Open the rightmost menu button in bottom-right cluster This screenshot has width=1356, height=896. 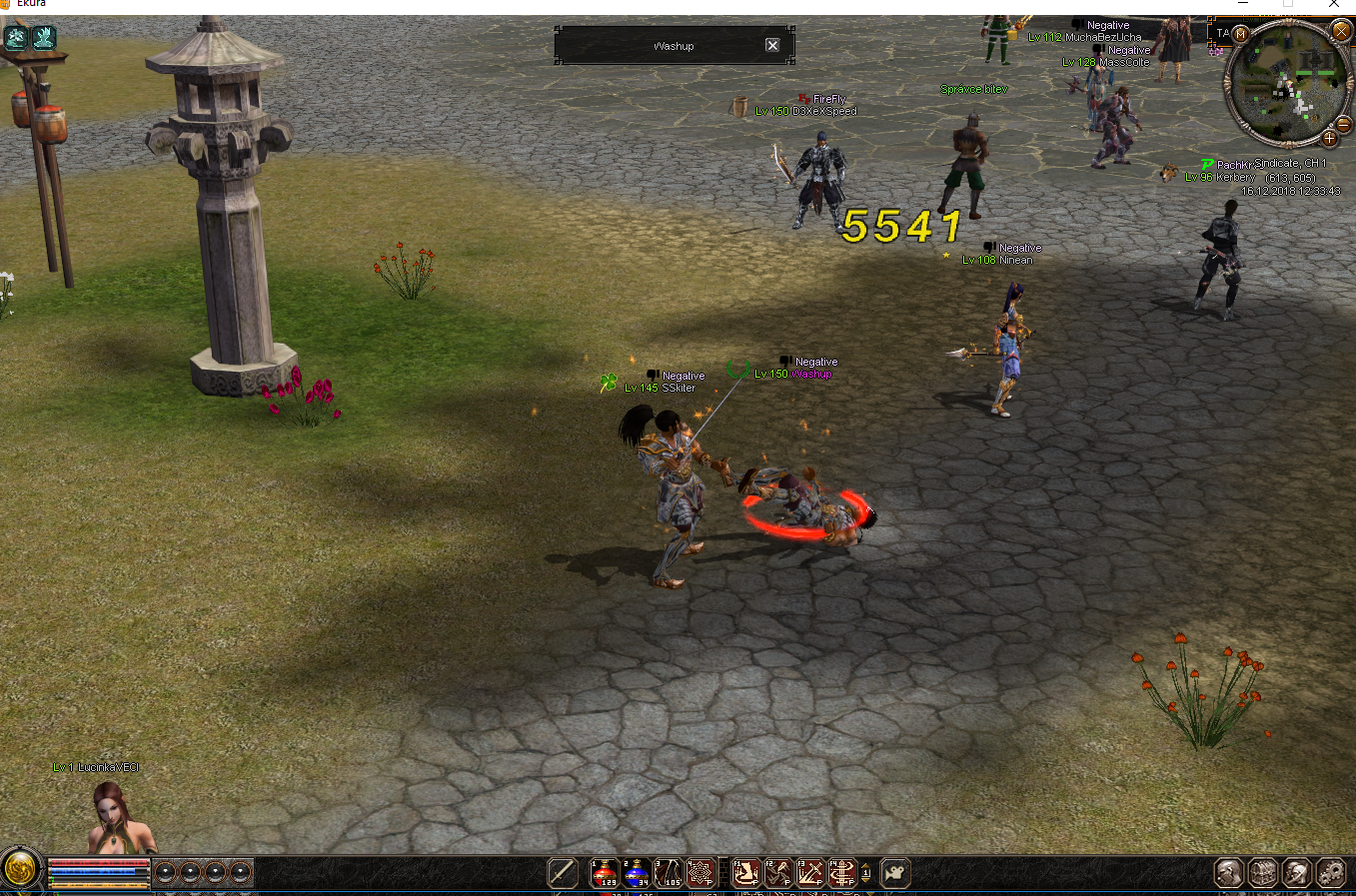[x=1331, y=873]
